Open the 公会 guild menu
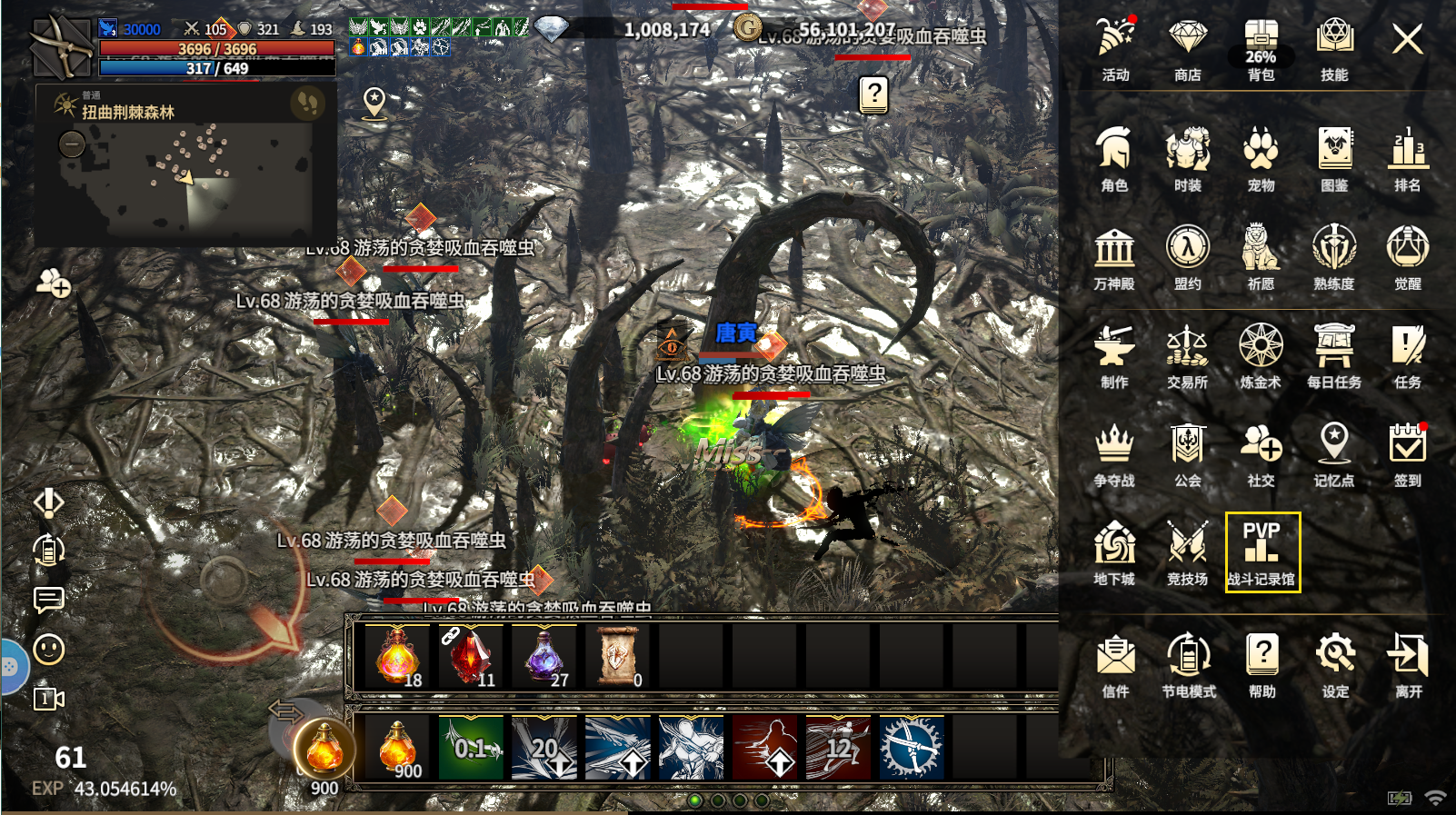1456x815 pixels. coord(1187,454)
